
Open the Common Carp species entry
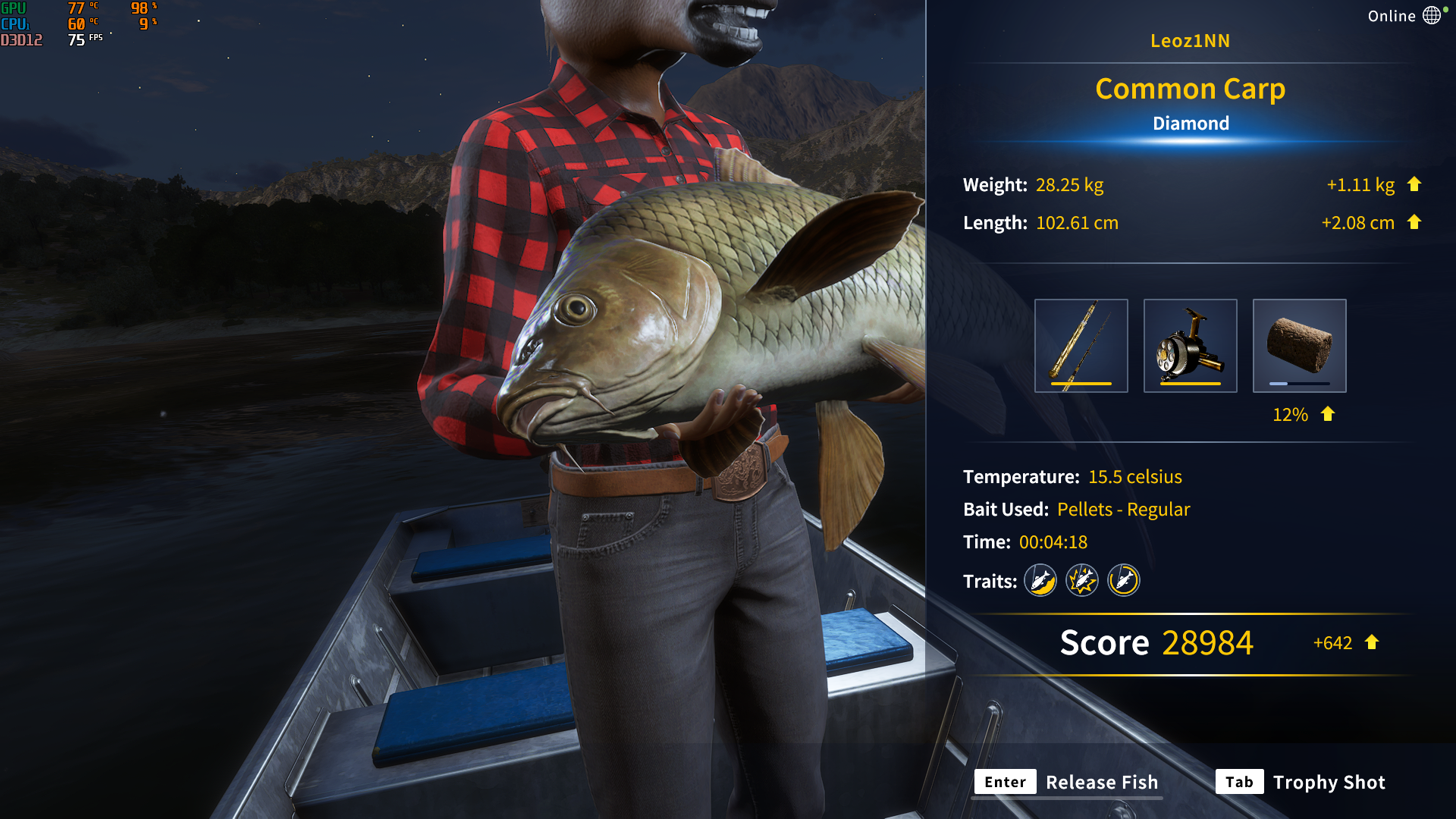tap(1190, 89)
